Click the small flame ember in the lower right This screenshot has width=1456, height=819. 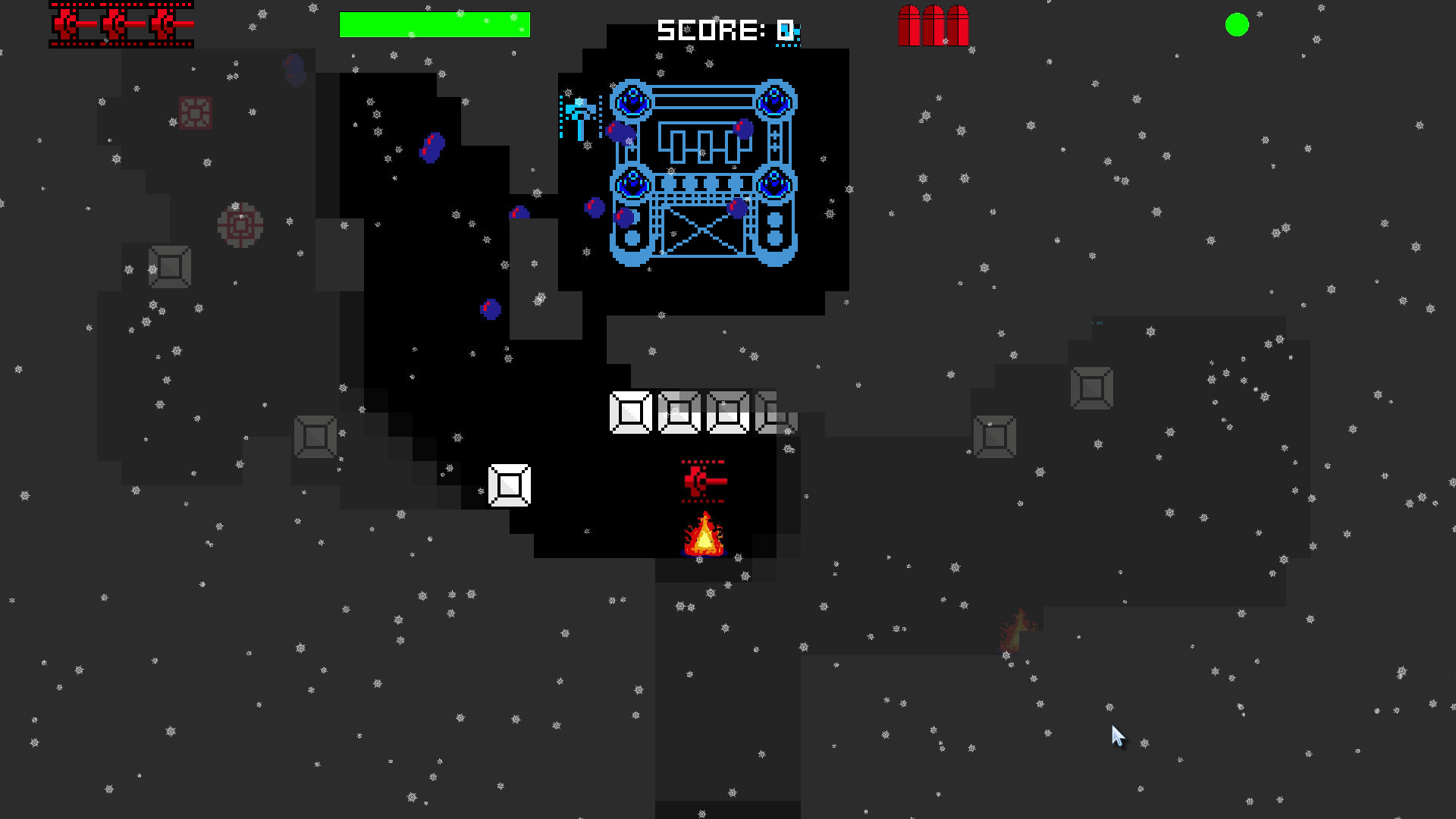(x=1015, y=629)
